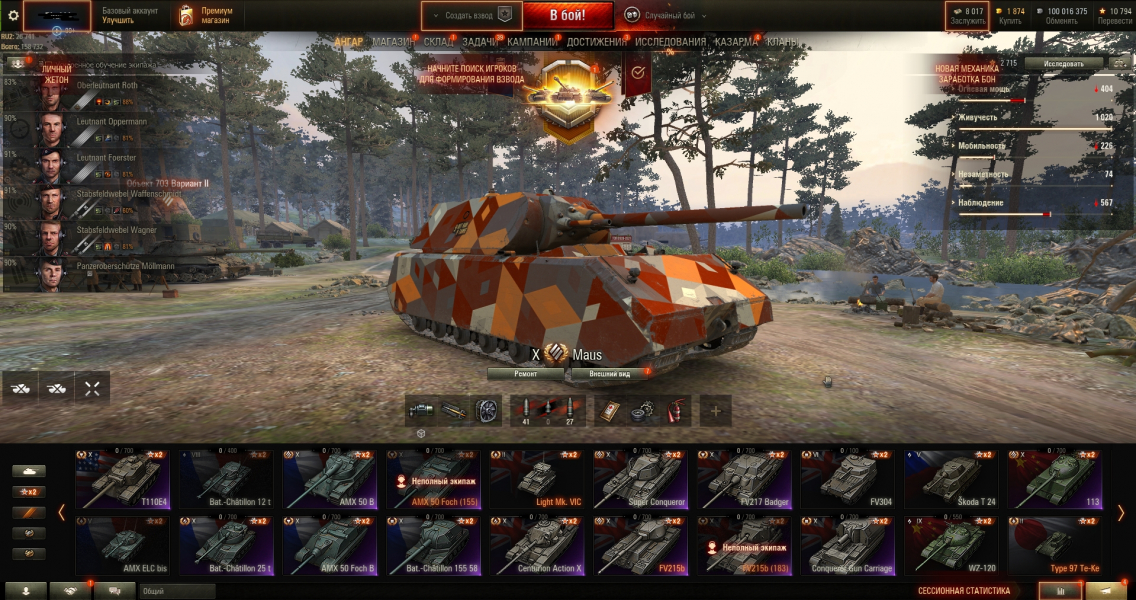Click the 'Исследовать' button for the Maus
This screenshot has height=600, width=1136.
1063,63
